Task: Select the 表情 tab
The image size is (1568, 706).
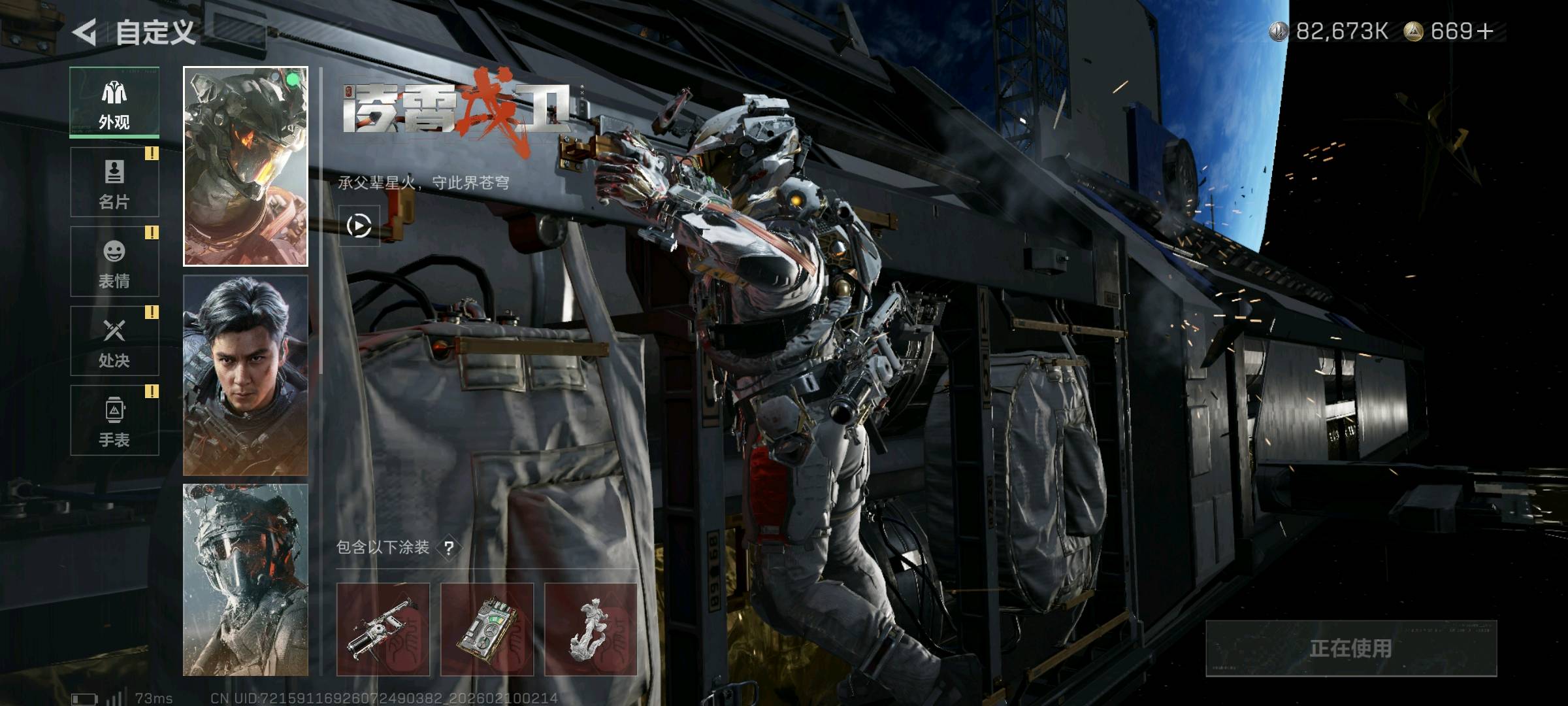Action: [x=114, y=261]
